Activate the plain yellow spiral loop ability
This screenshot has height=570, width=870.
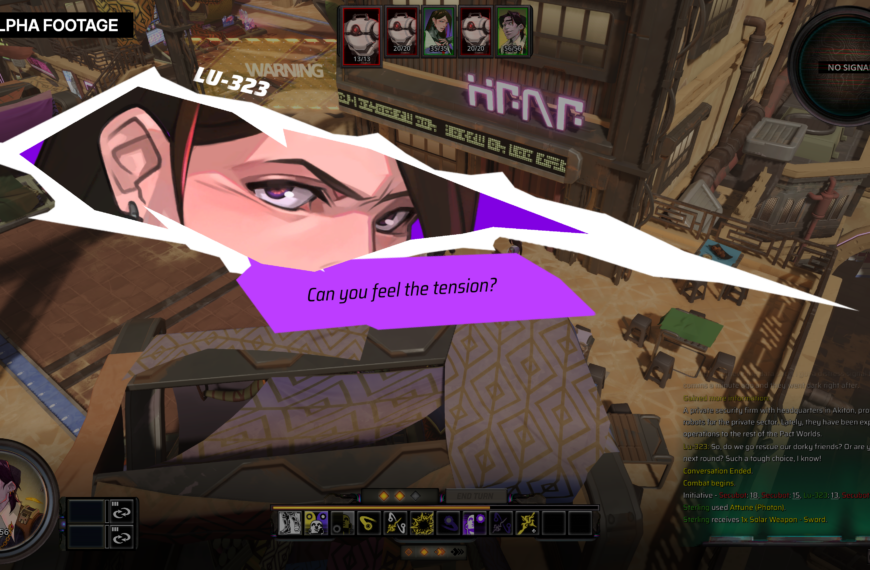(369, 523)
